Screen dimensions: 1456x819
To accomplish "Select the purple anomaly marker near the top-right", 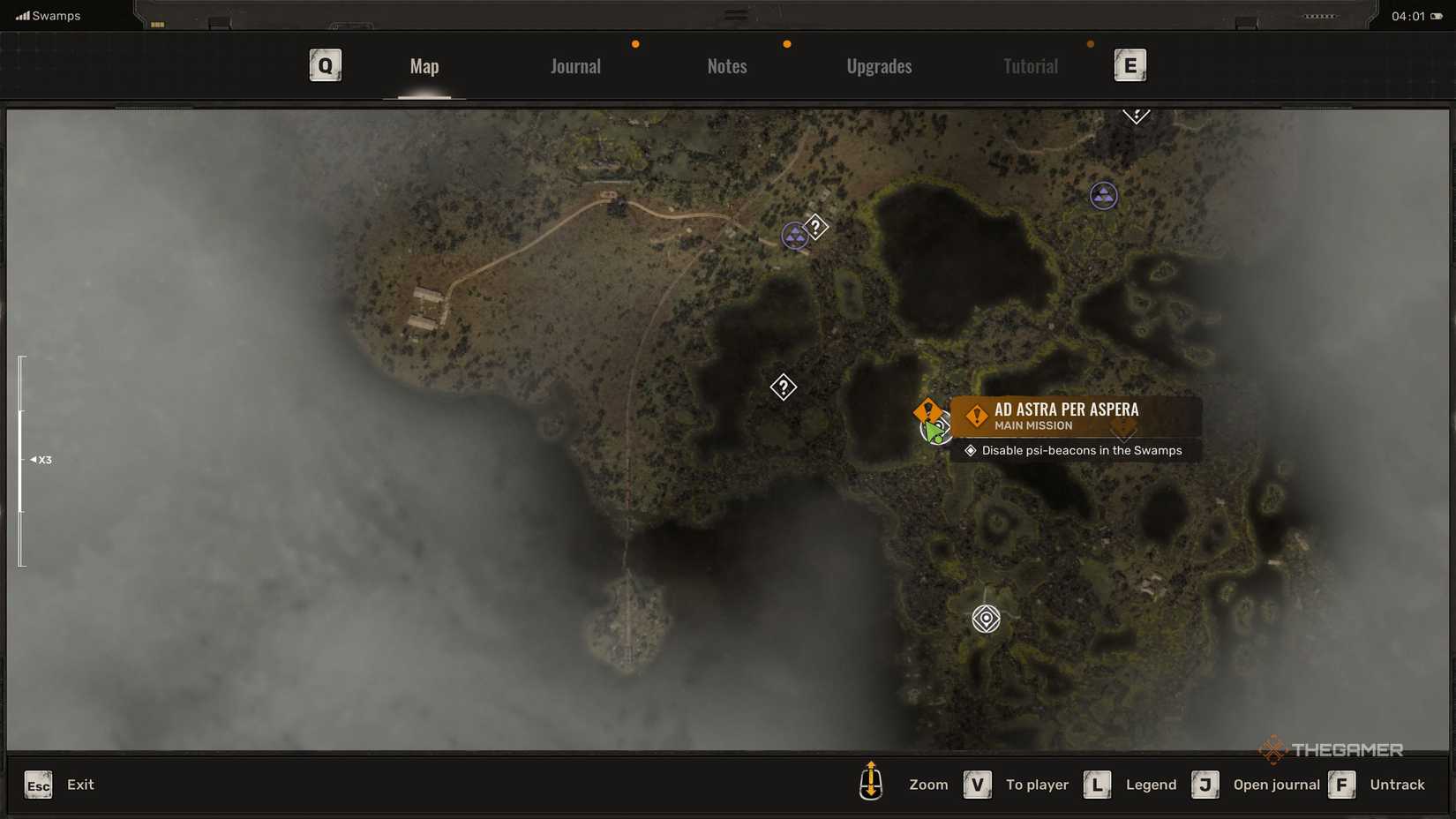I will click(1103, 196).
